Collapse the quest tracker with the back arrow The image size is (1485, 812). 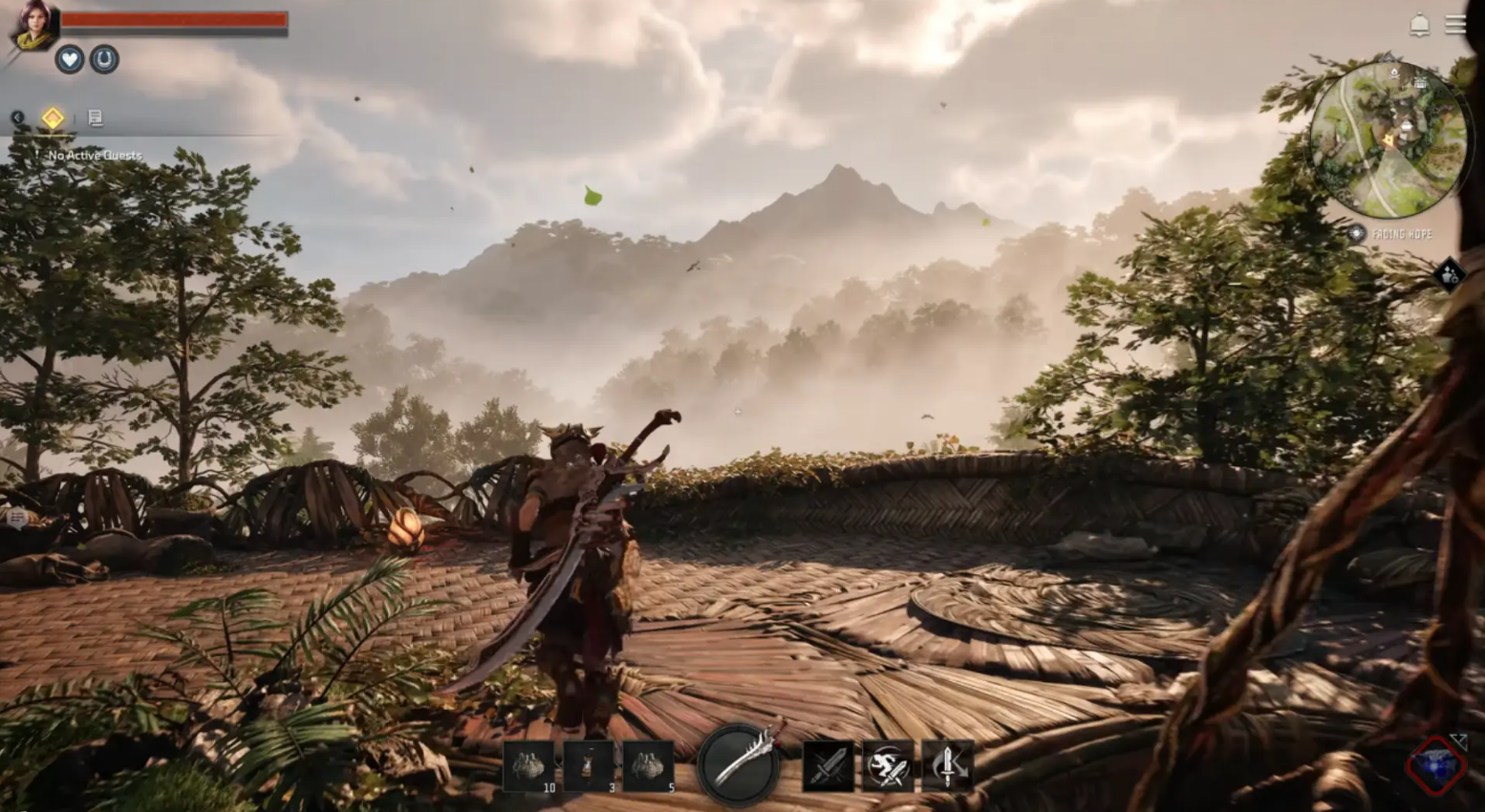pos(17,118)
